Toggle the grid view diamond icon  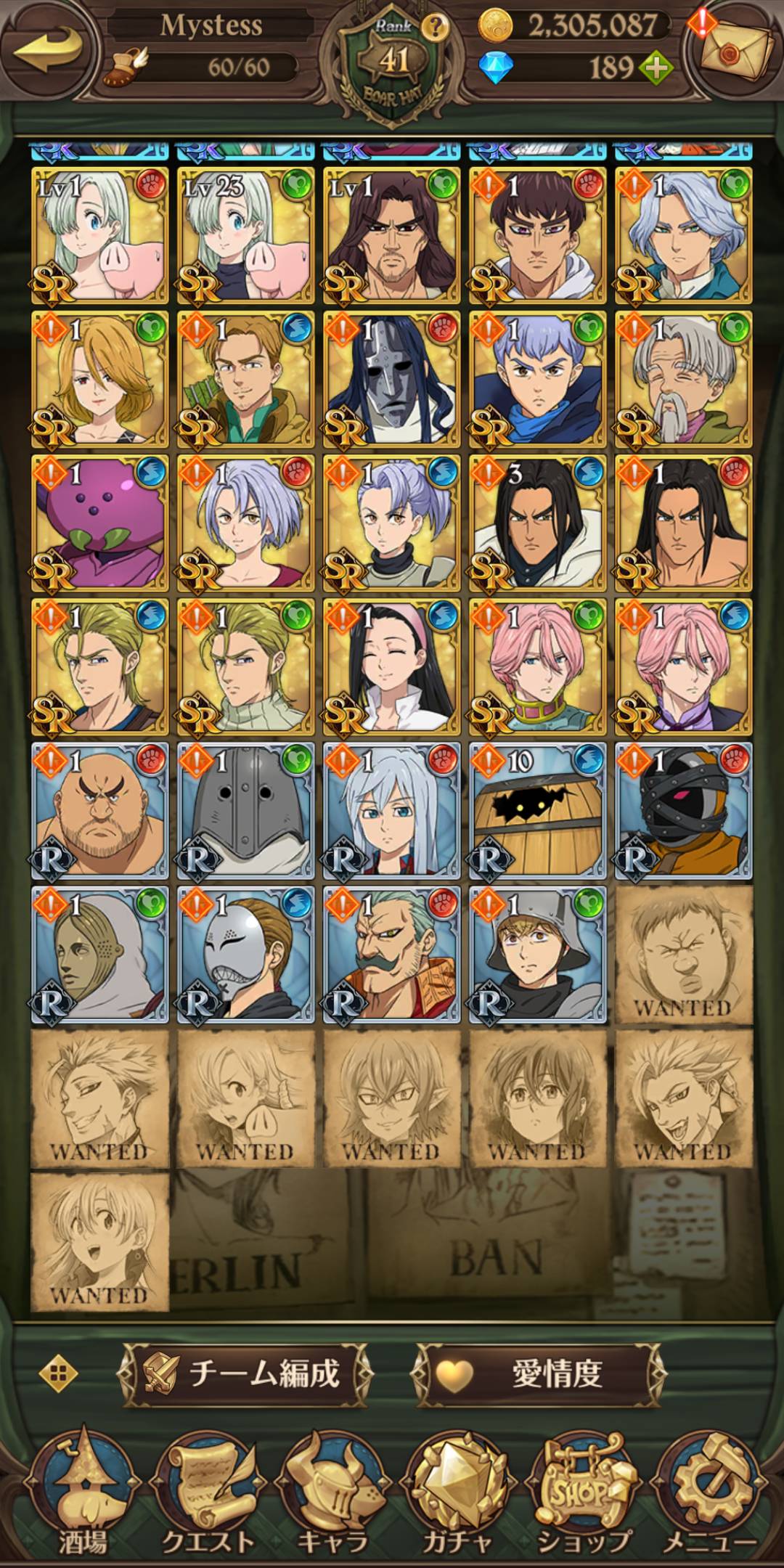[60, 1373]
